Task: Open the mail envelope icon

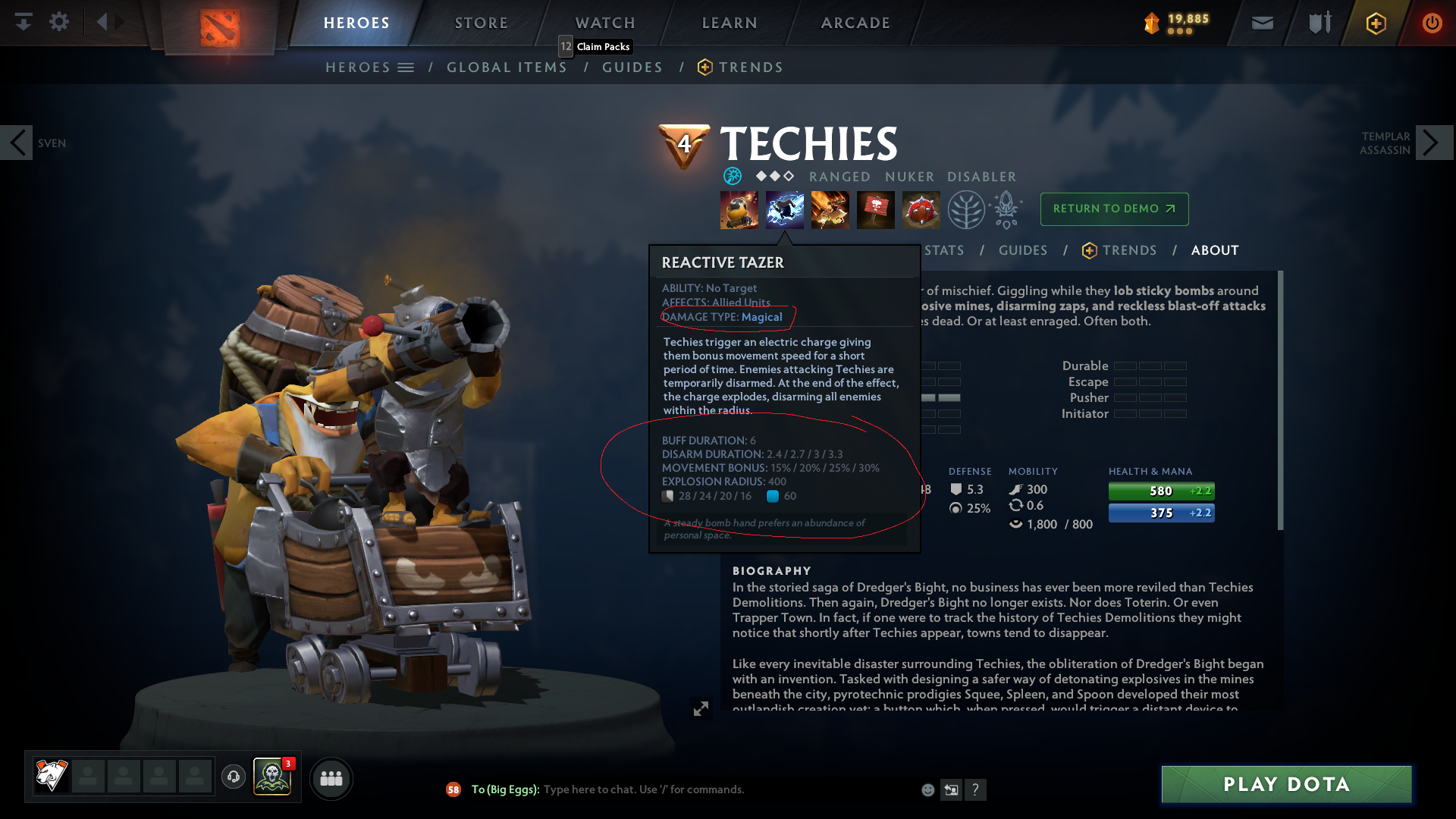Action: click(1261, 23)
